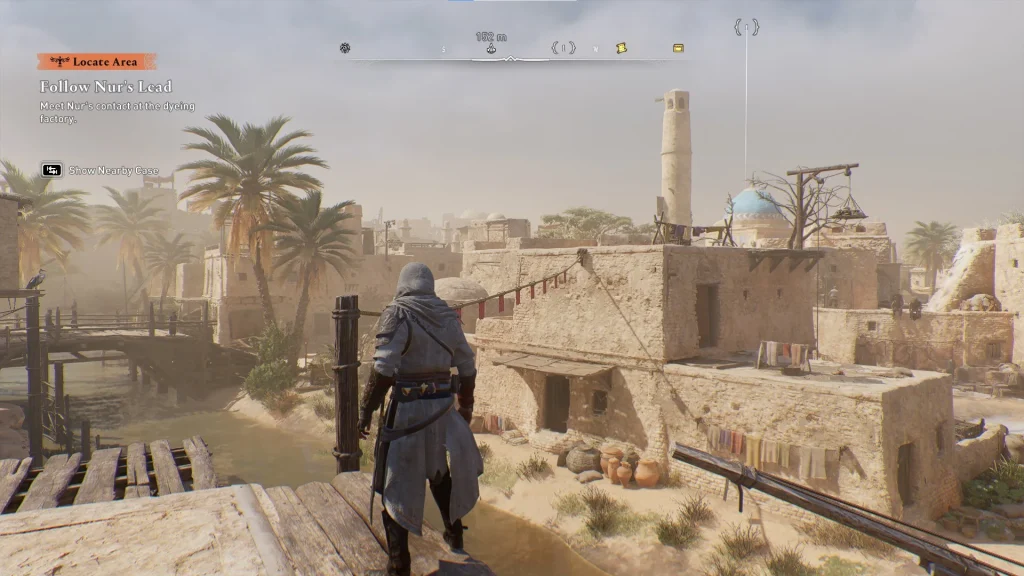
Task: Click the orange Locate Area banner
Action: (97, 62)
